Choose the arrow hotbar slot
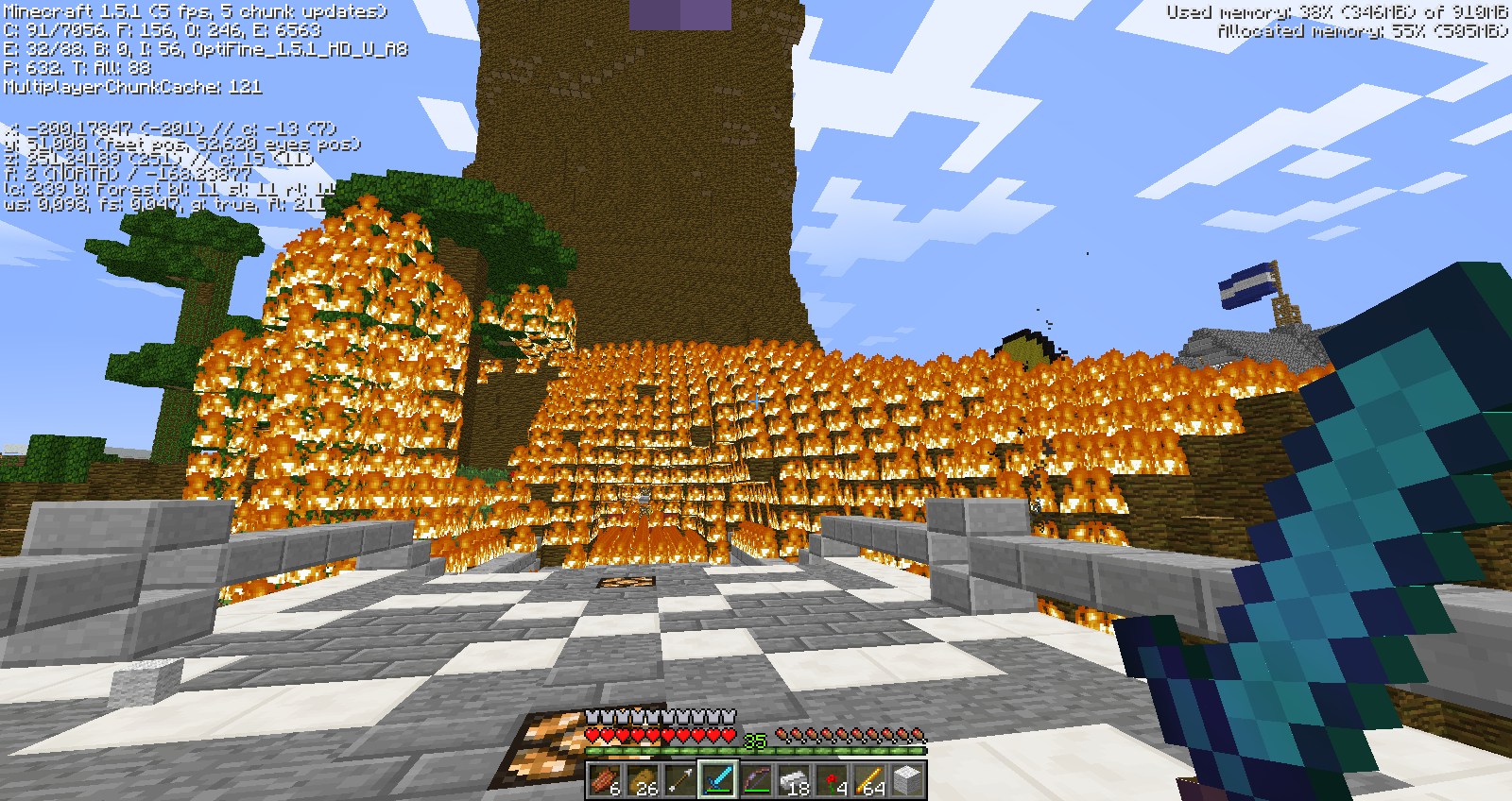The height and width of the screenshot is (801, 1512). coord(680,780)
